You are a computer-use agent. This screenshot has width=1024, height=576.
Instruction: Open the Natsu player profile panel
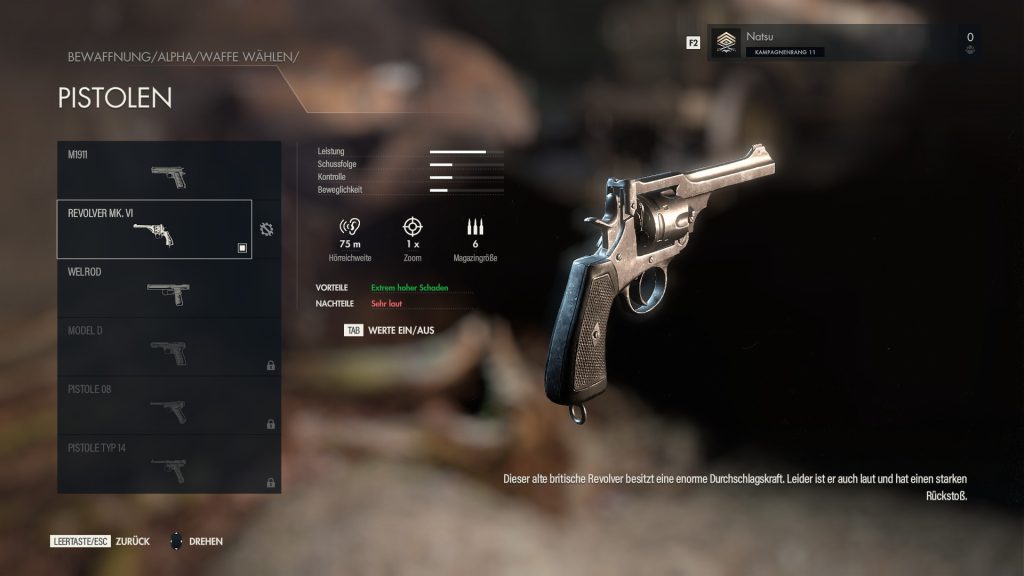[845, 43]
